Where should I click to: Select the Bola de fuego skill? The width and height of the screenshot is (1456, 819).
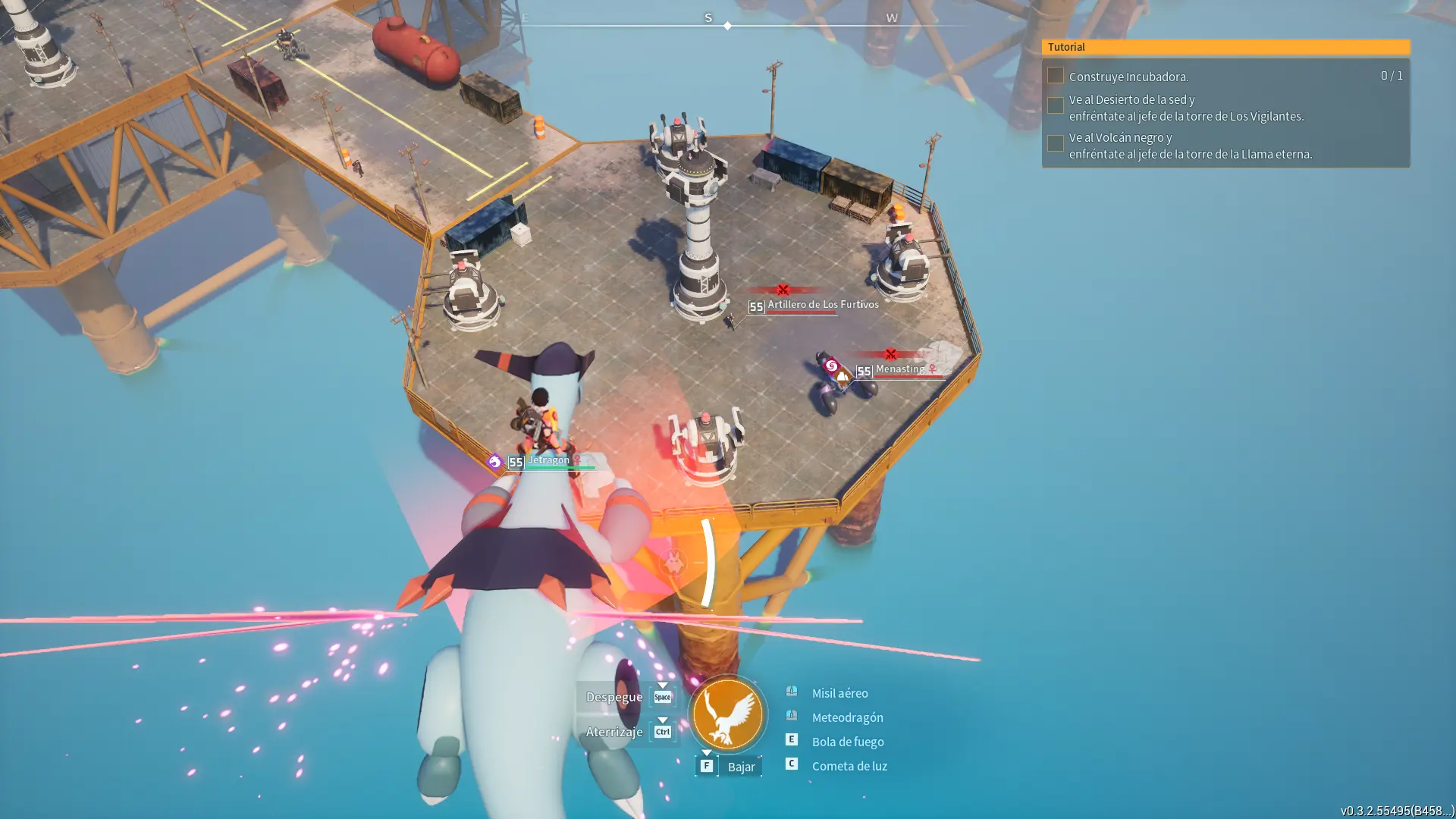847,742
